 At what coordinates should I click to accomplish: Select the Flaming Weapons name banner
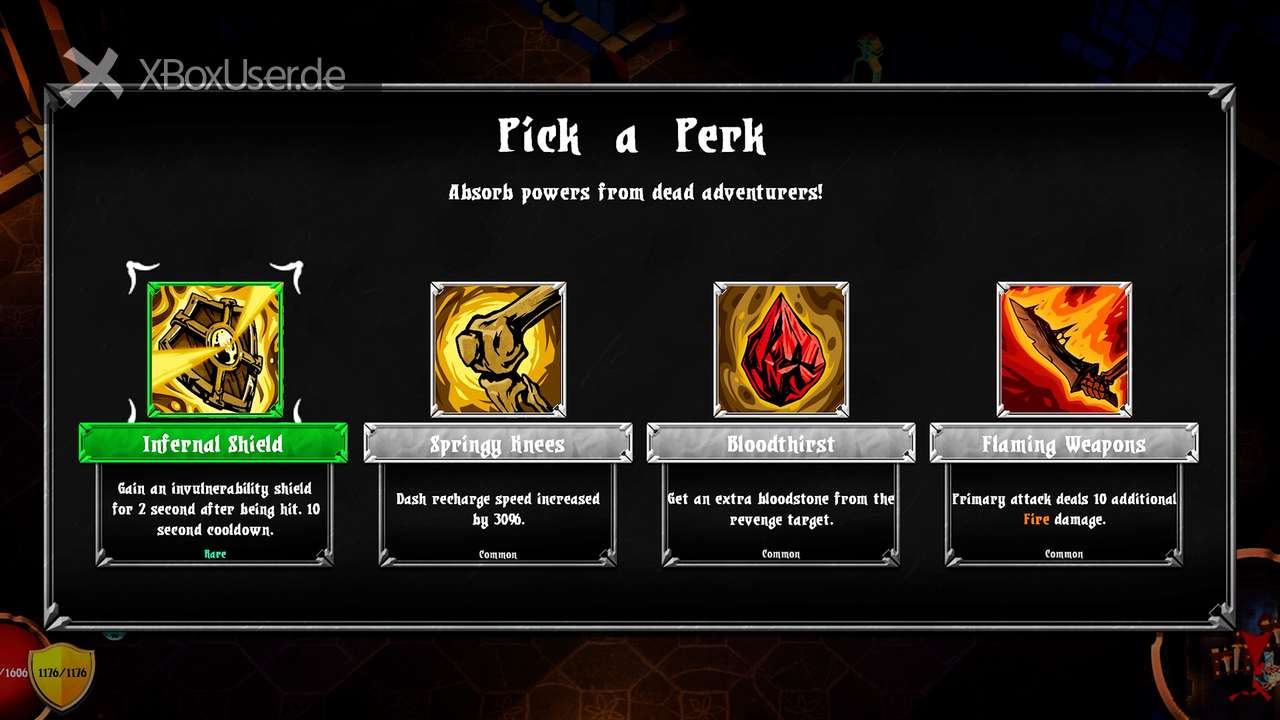pyautogui.click(x=1064, y=443)
